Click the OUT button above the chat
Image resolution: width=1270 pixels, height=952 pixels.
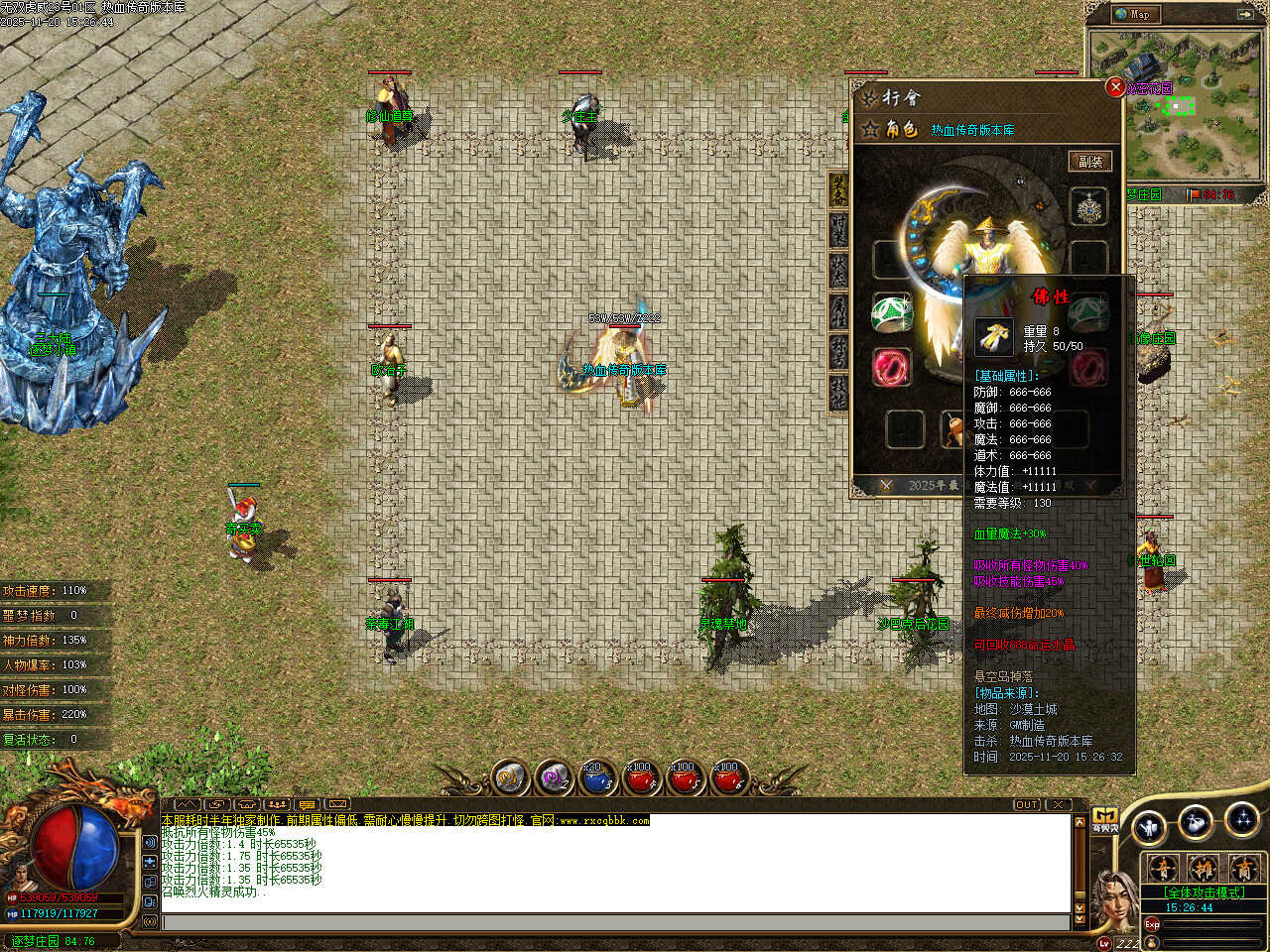point(1027,804)
